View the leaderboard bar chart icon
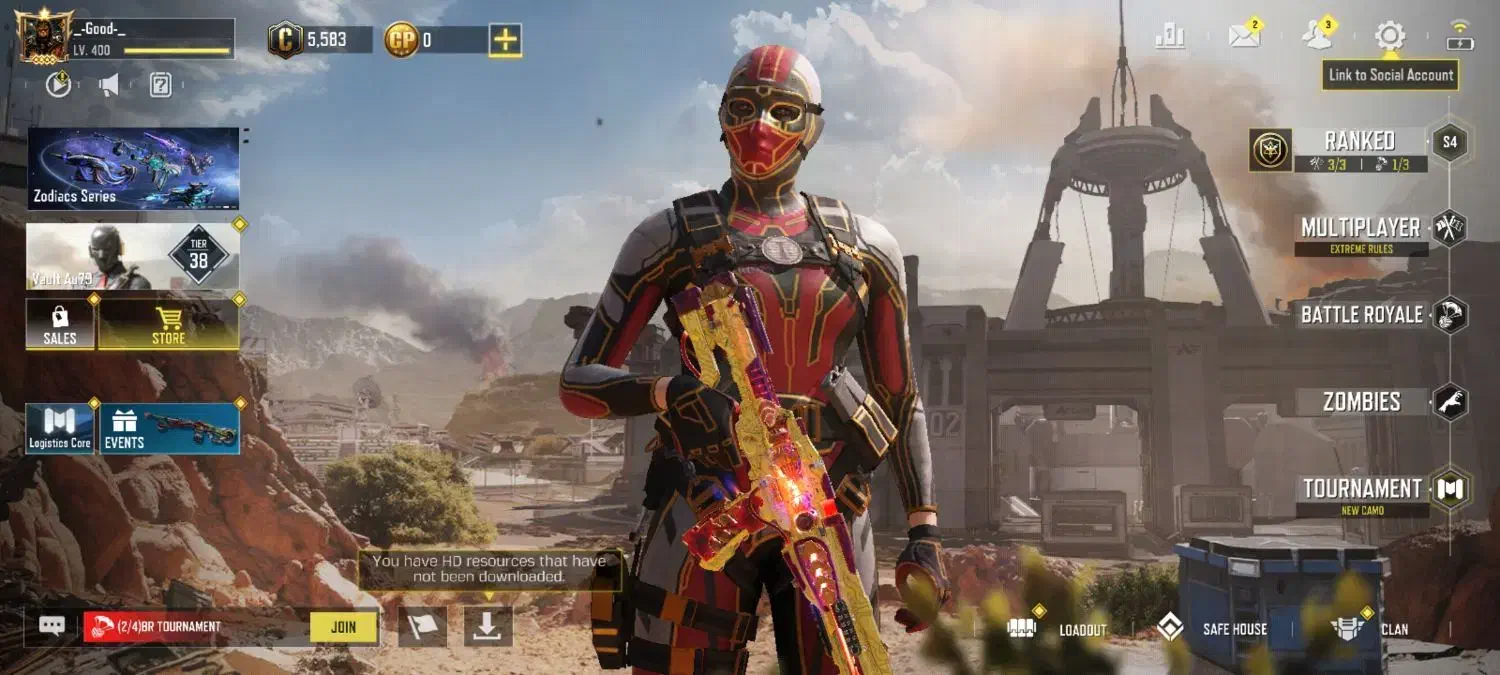 pos(1170,37)
